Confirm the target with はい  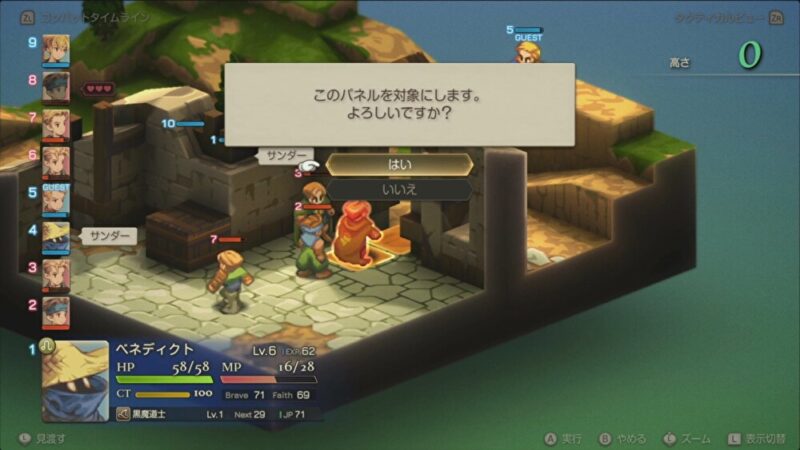399,164
